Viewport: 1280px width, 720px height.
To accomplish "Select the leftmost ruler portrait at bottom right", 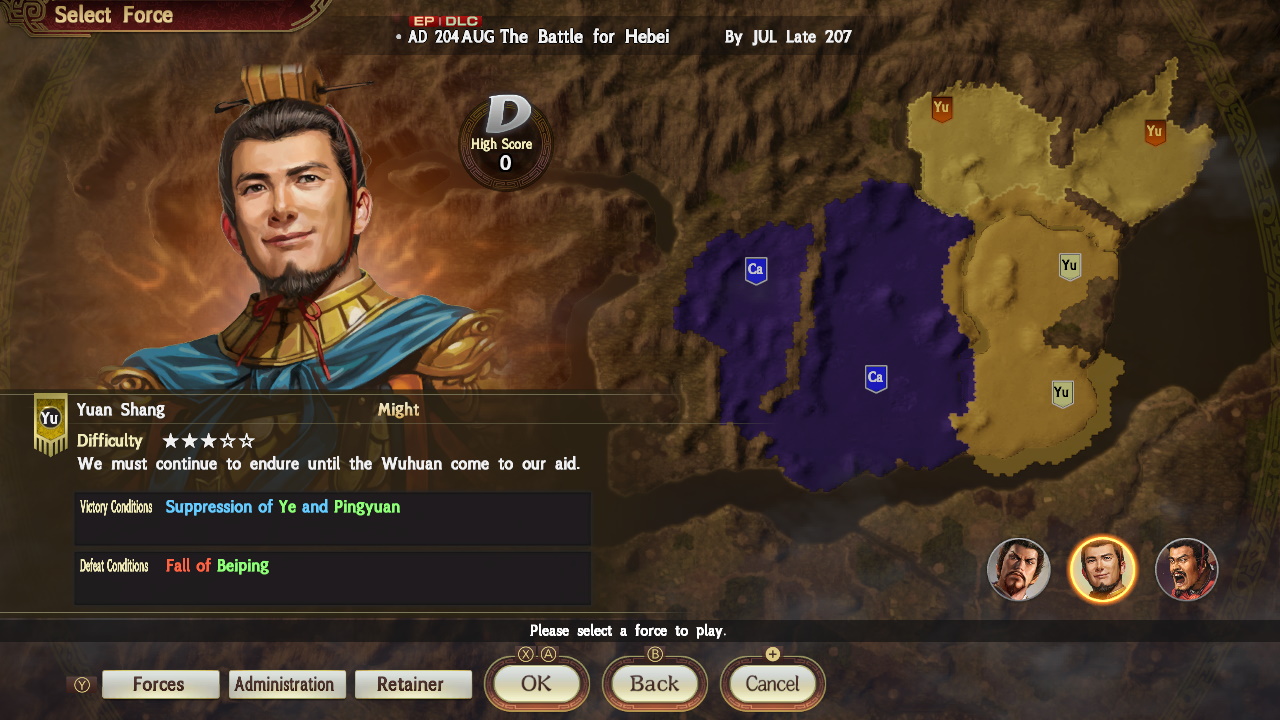I will (1020, 569).
